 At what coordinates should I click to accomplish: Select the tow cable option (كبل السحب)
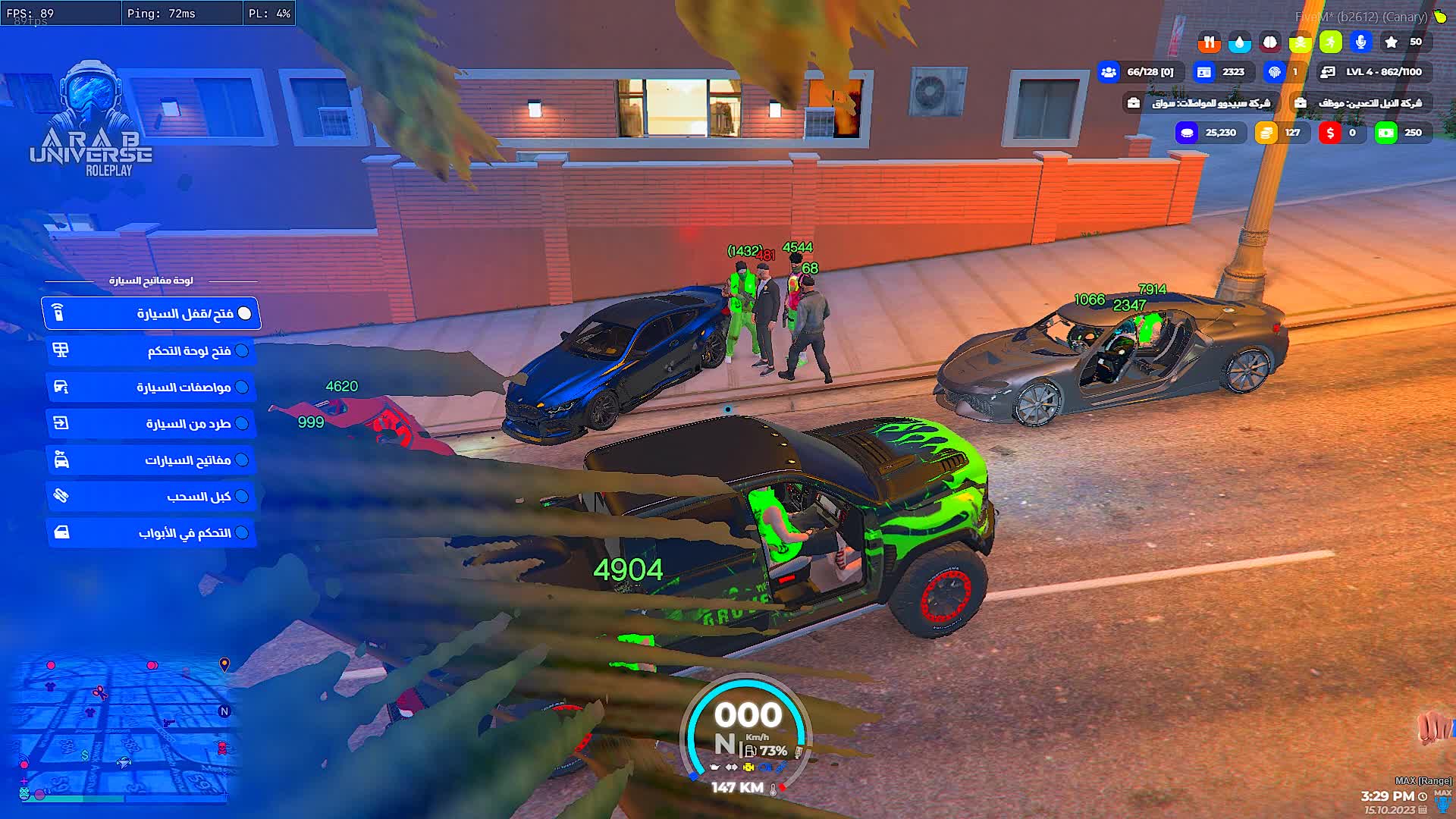click(152, 497)
